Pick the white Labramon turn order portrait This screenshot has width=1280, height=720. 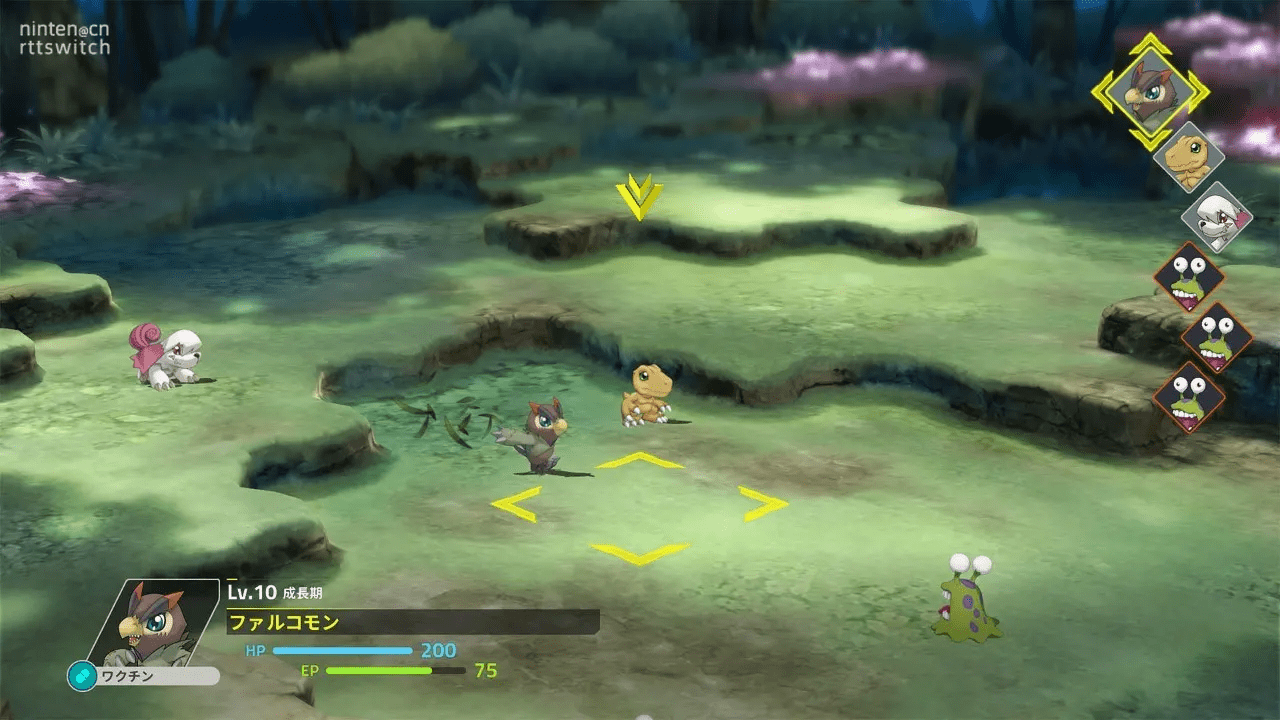[x=1216, y=216]
